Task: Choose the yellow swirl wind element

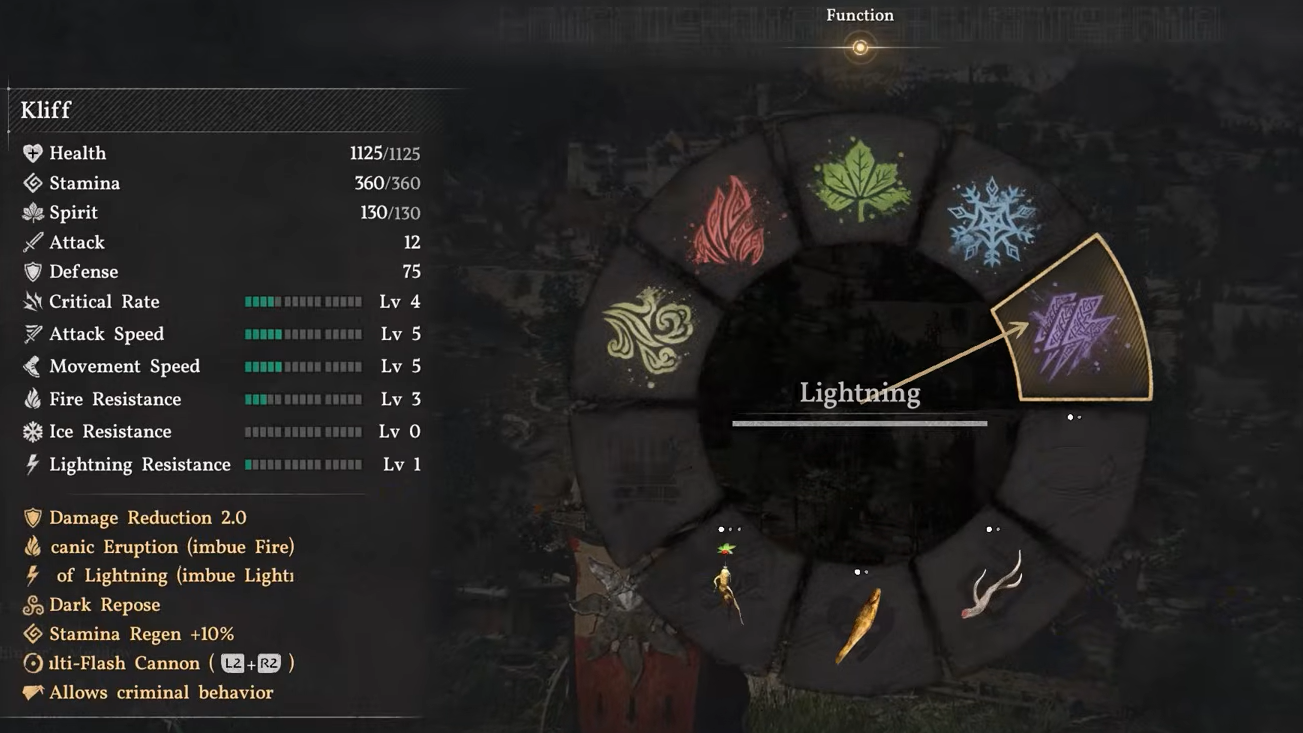Action: [x=649, y=328]
